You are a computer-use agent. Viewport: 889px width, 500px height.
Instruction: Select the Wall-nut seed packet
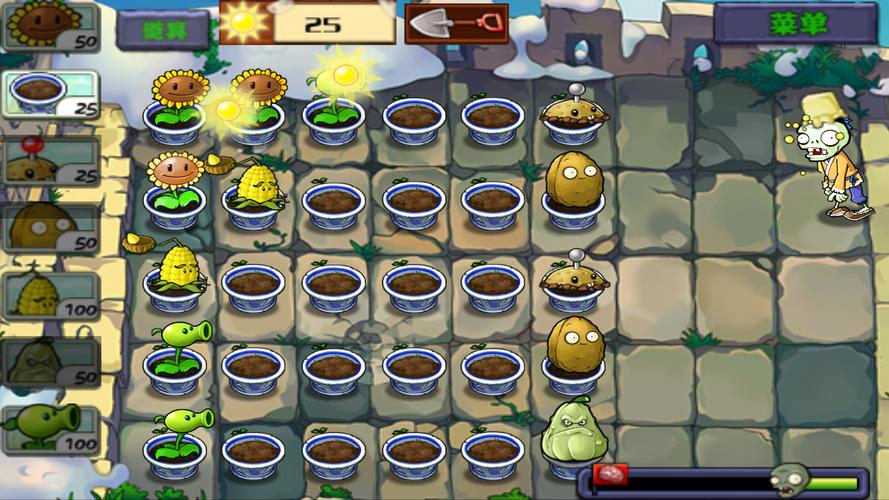(x=50, y=228)
